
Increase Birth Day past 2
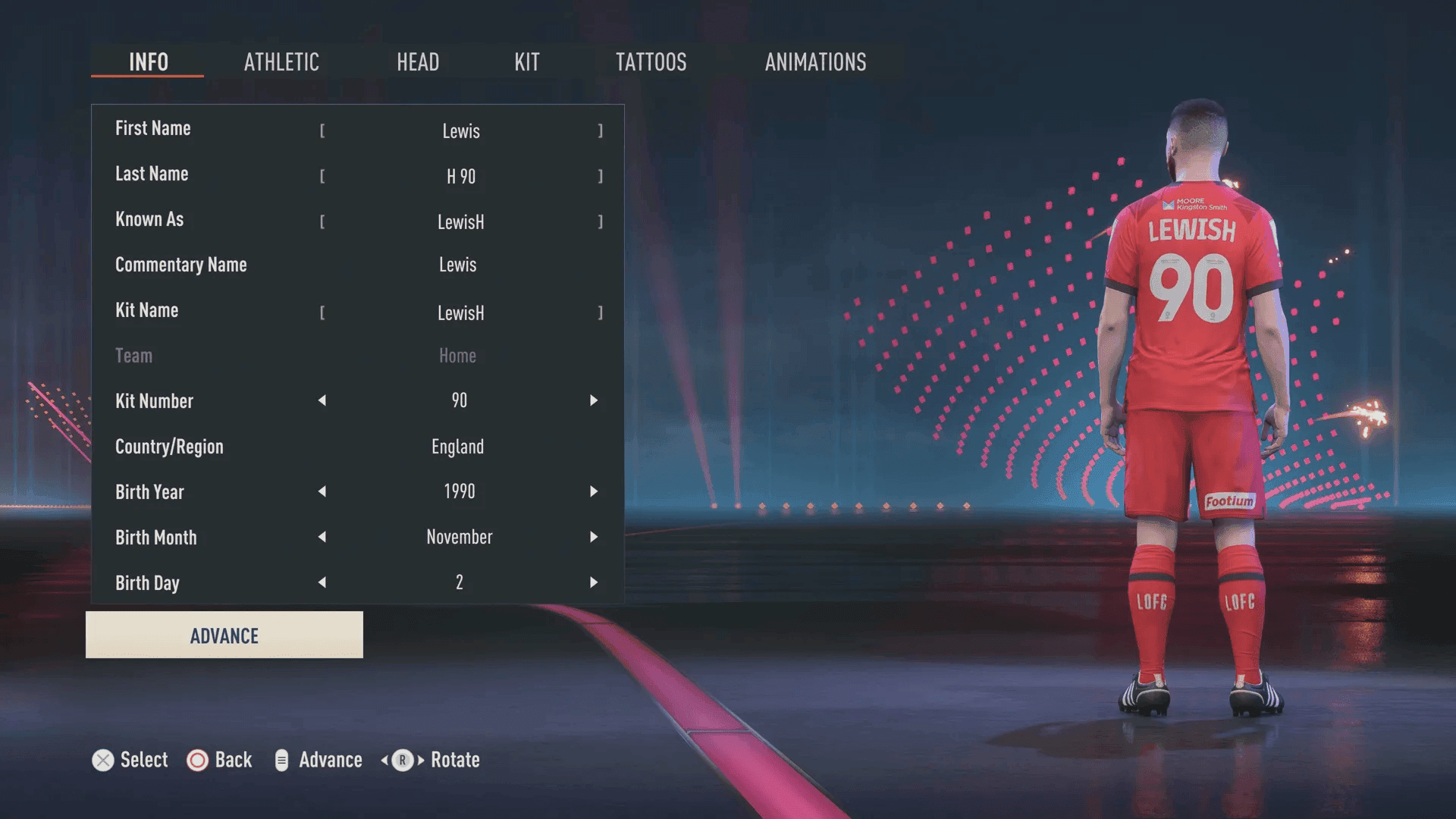pyautogui.click(x=594, y=582)
